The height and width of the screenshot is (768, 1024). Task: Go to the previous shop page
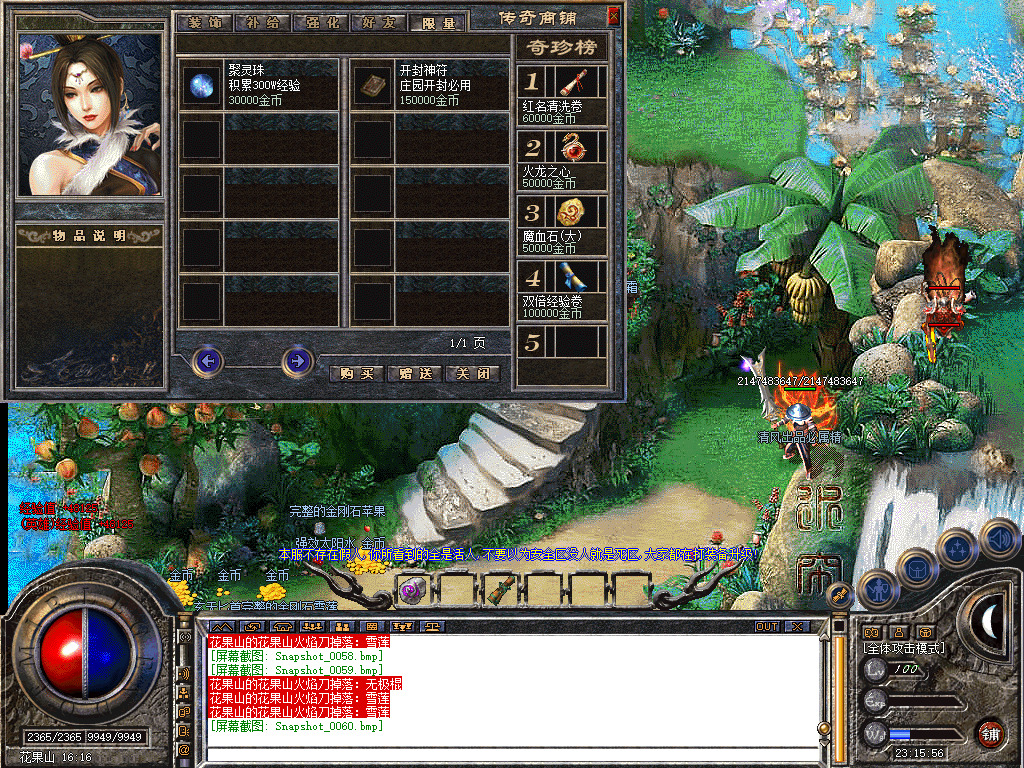pyautogui.click(x=207, y=360)
